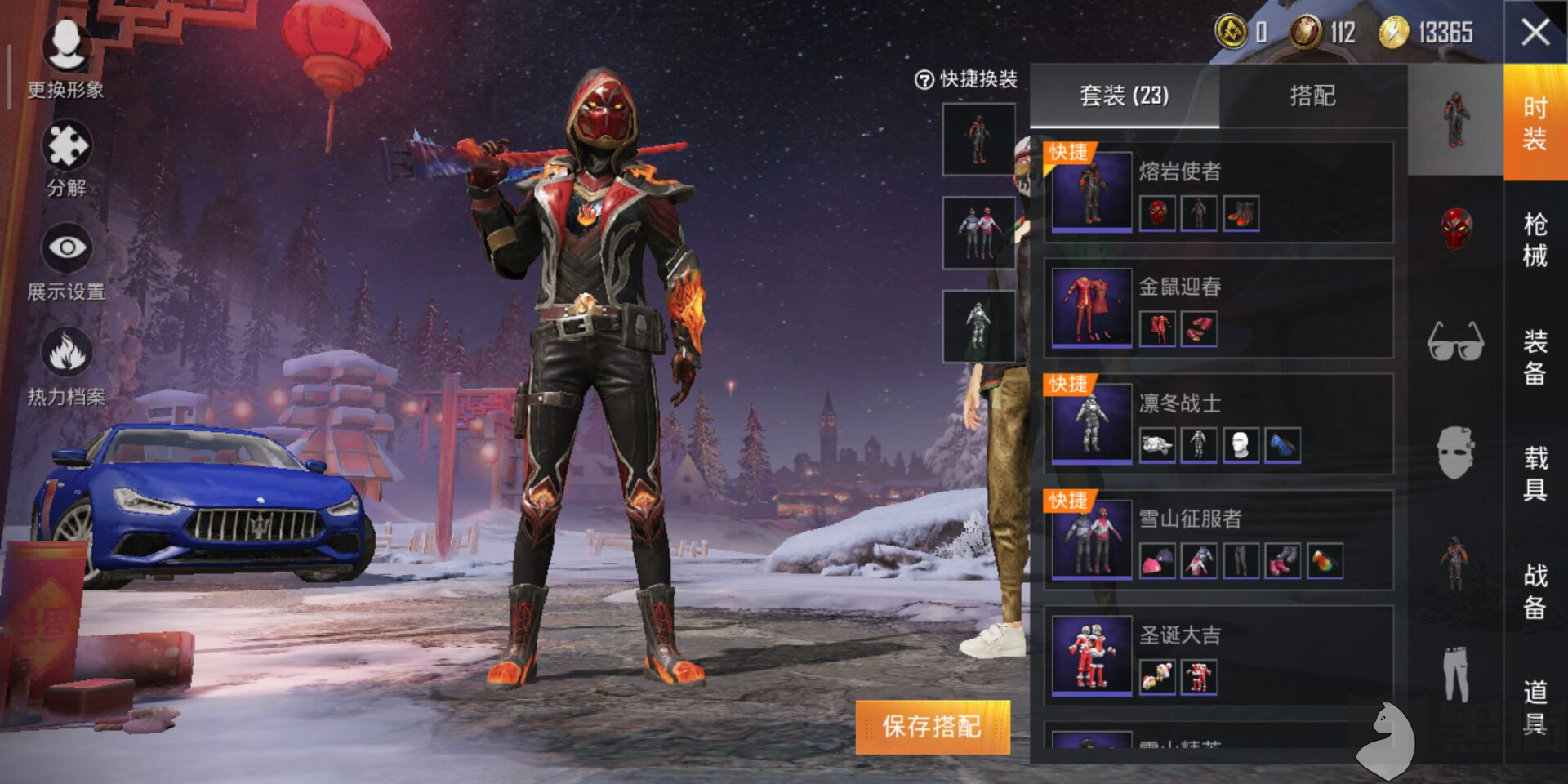The image size is (1568, 784).
Task: Open the 快捷换装 help question mark
Action: [924, 80]
